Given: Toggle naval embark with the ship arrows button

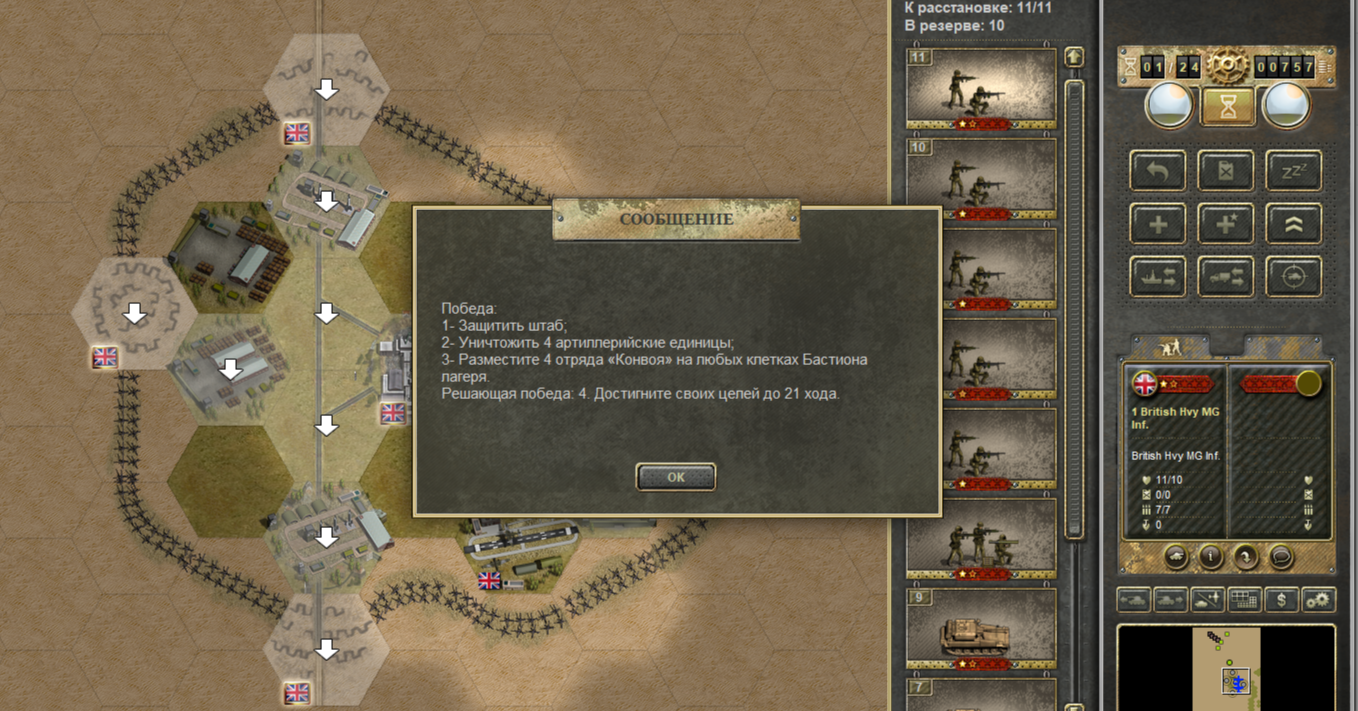Looking at the screenshot, I should [1158, 277].
